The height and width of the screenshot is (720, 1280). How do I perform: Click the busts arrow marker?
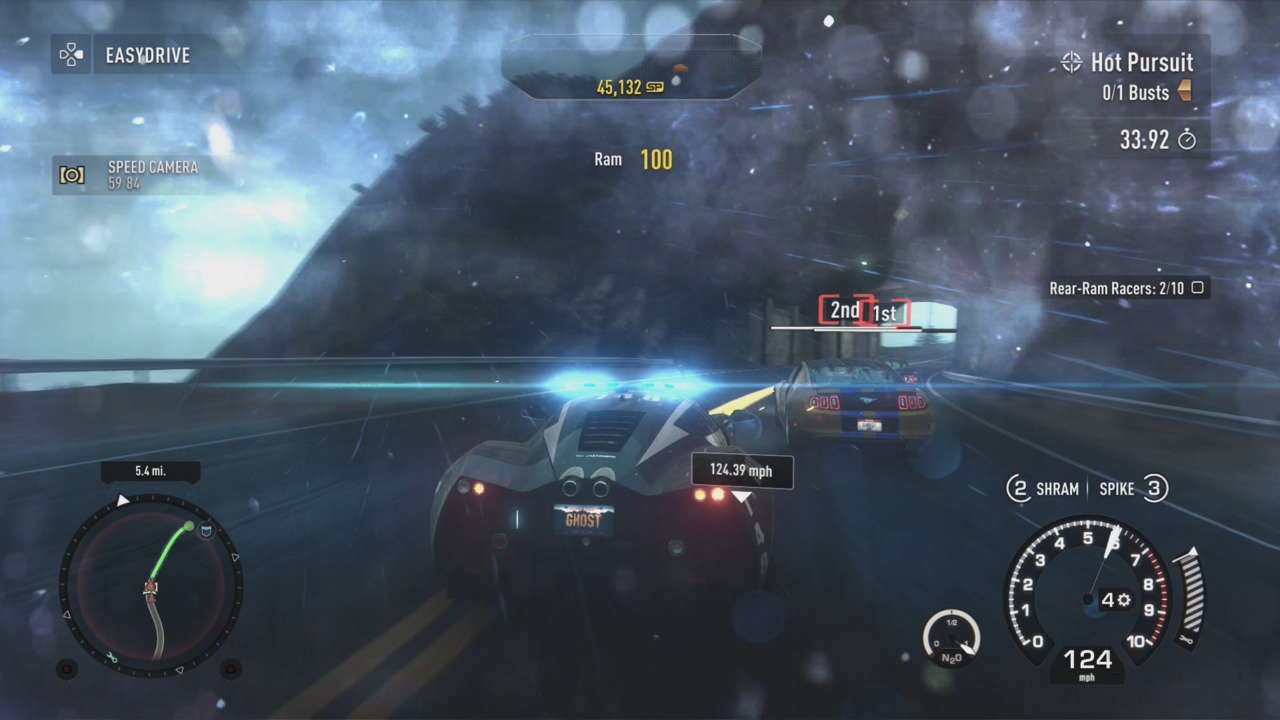coord(1186,93)
